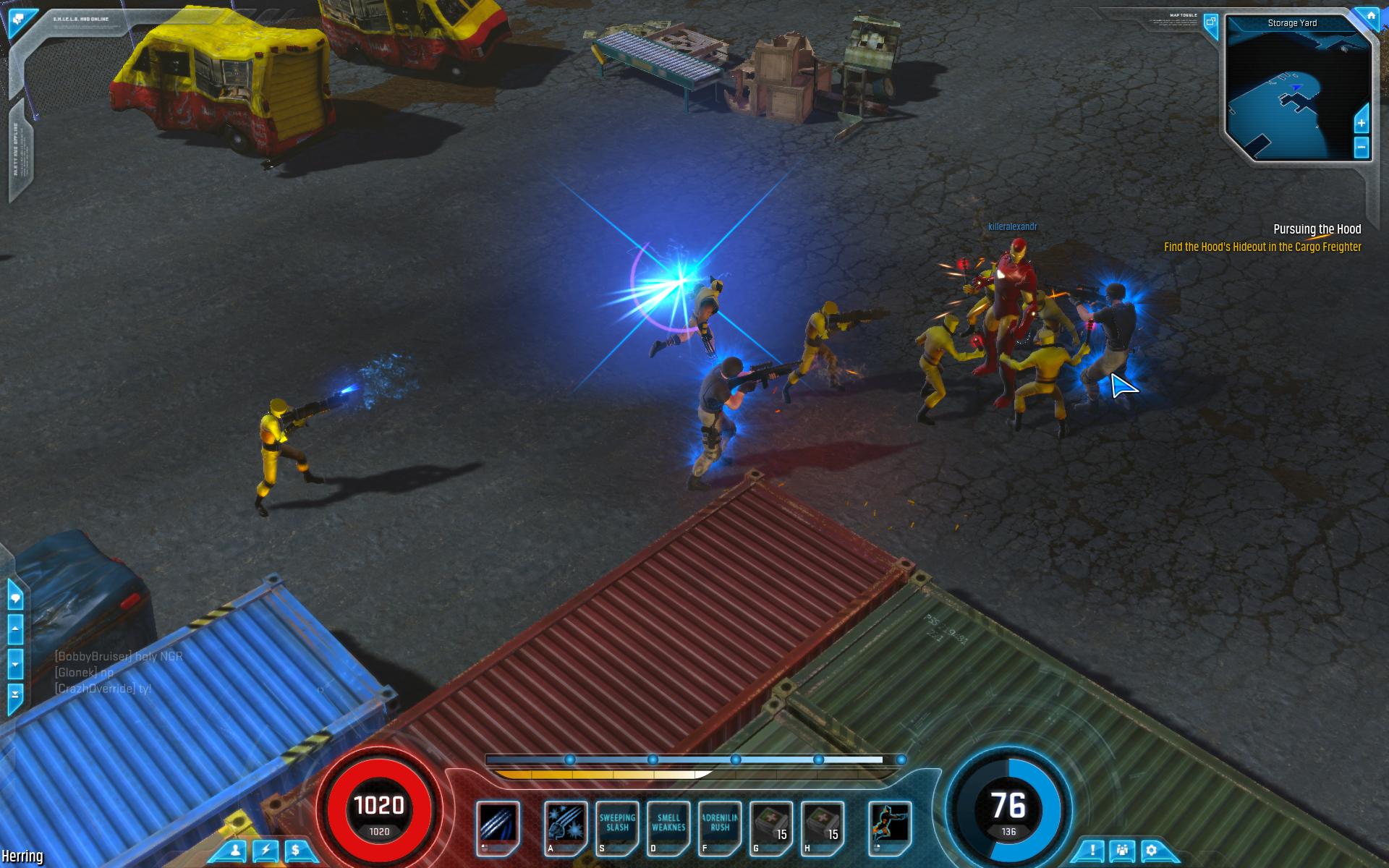The height and width of the screenshot is (868, 1389).
Task: Open chat with the speech bubble button
Action: tap(15, 598)
